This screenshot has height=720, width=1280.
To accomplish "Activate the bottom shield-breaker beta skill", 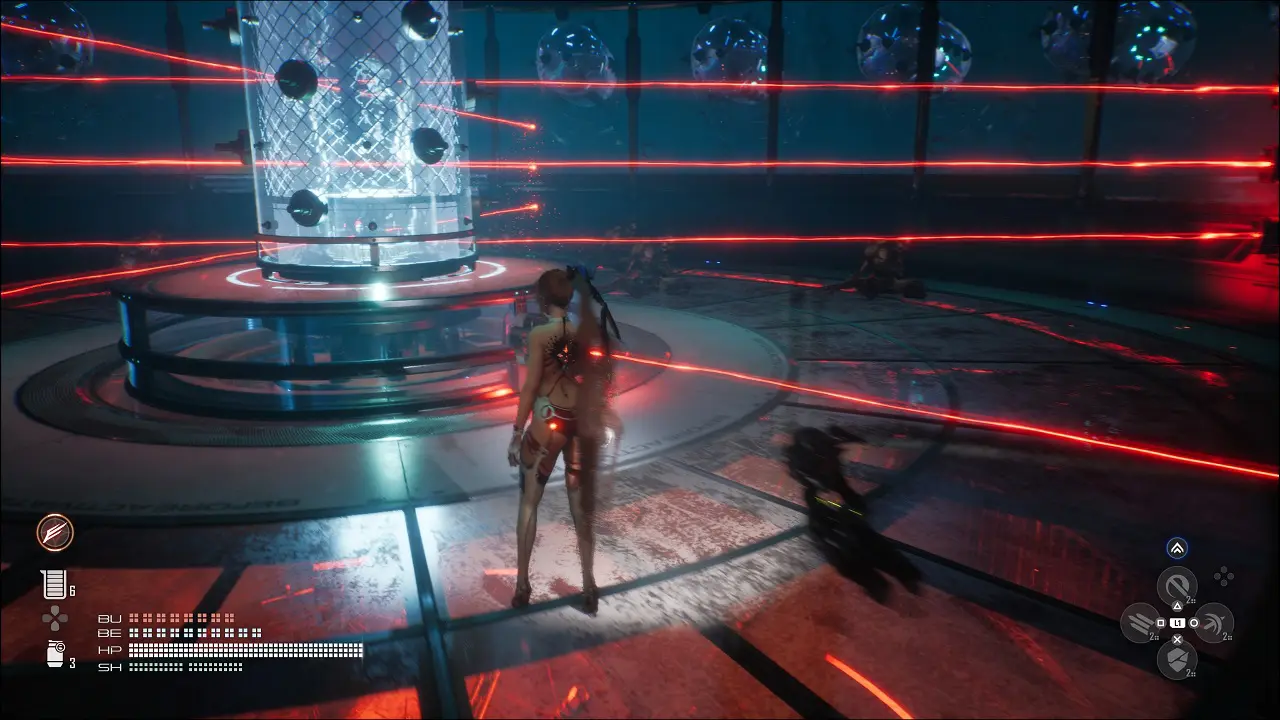I will (1177, 659).
